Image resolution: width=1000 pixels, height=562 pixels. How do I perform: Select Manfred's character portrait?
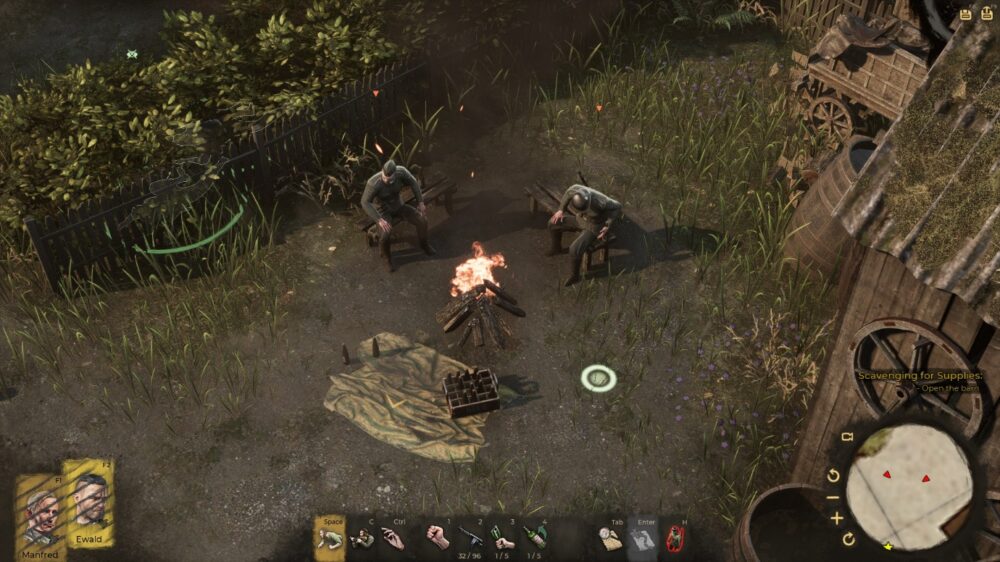(39, 505)
